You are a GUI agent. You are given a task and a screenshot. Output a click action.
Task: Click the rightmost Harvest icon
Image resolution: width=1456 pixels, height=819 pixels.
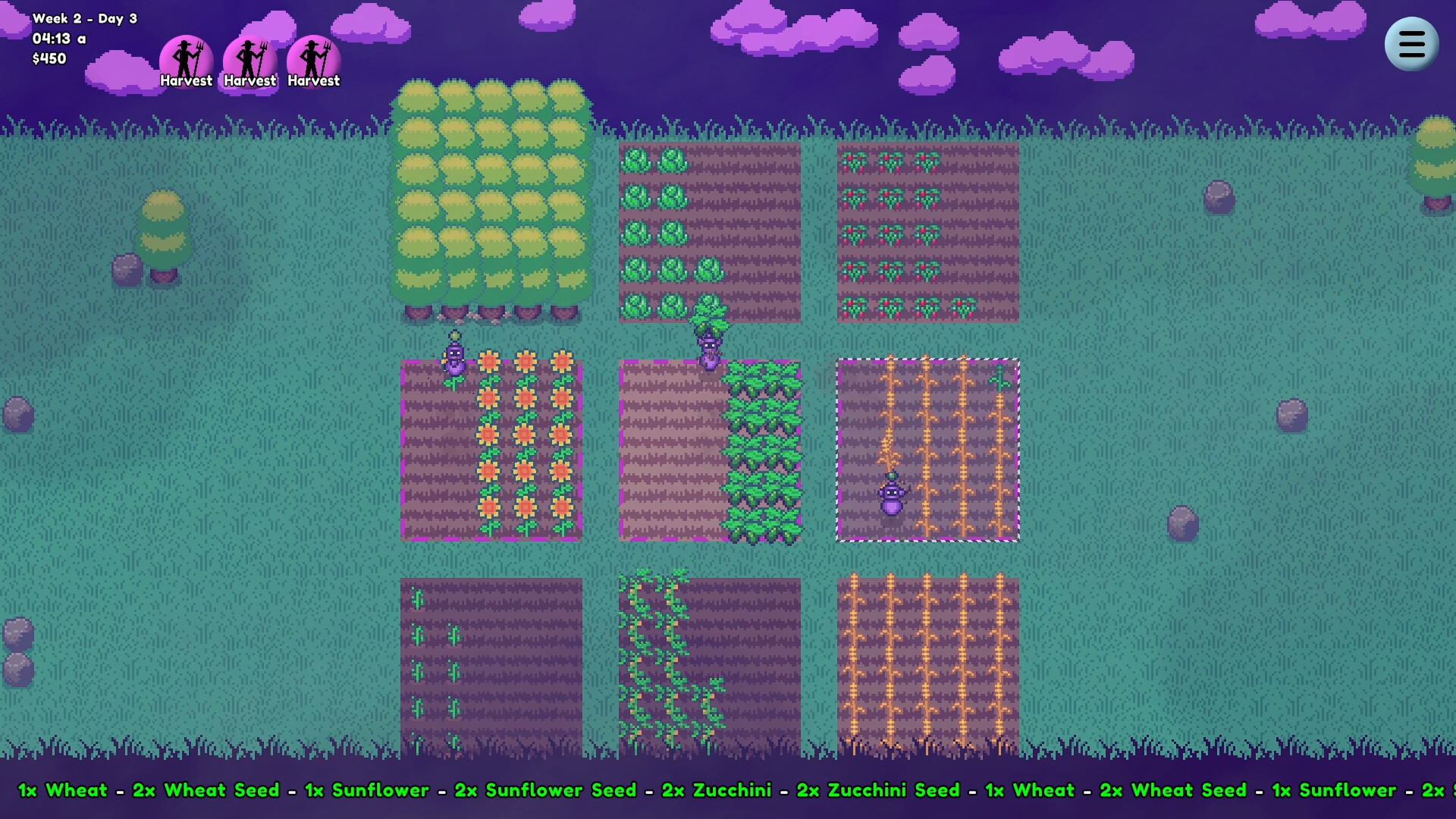click(313, 57)
